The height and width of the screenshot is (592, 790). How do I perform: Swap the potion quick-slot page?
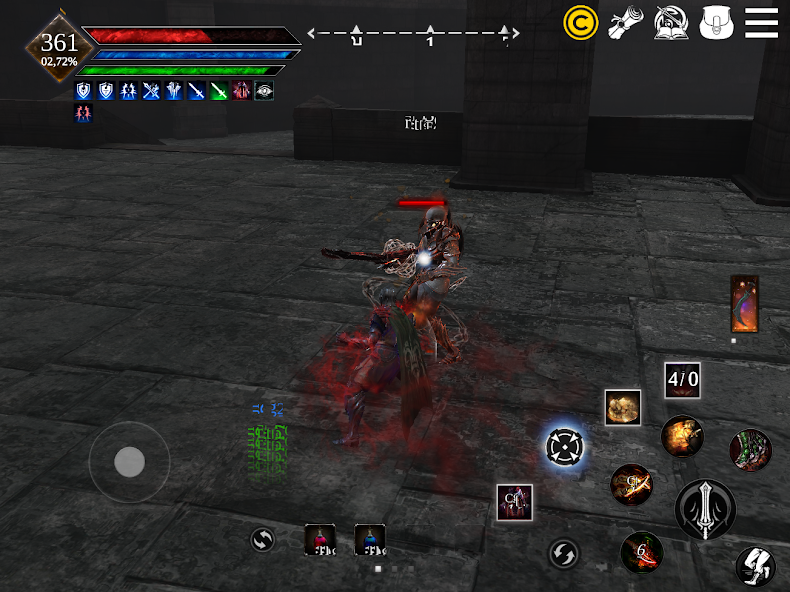[262, 540]
